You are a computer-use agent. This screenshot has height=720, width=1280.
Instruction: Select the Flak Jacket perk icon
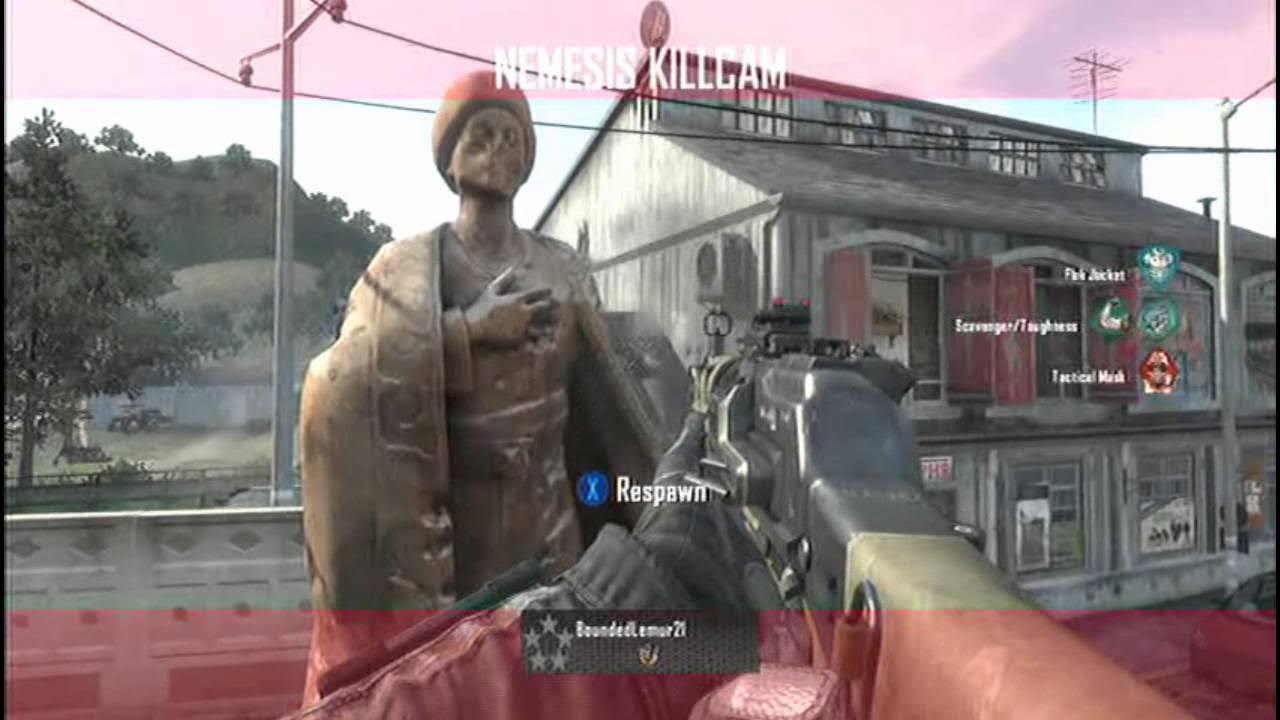pos(1159,267)
